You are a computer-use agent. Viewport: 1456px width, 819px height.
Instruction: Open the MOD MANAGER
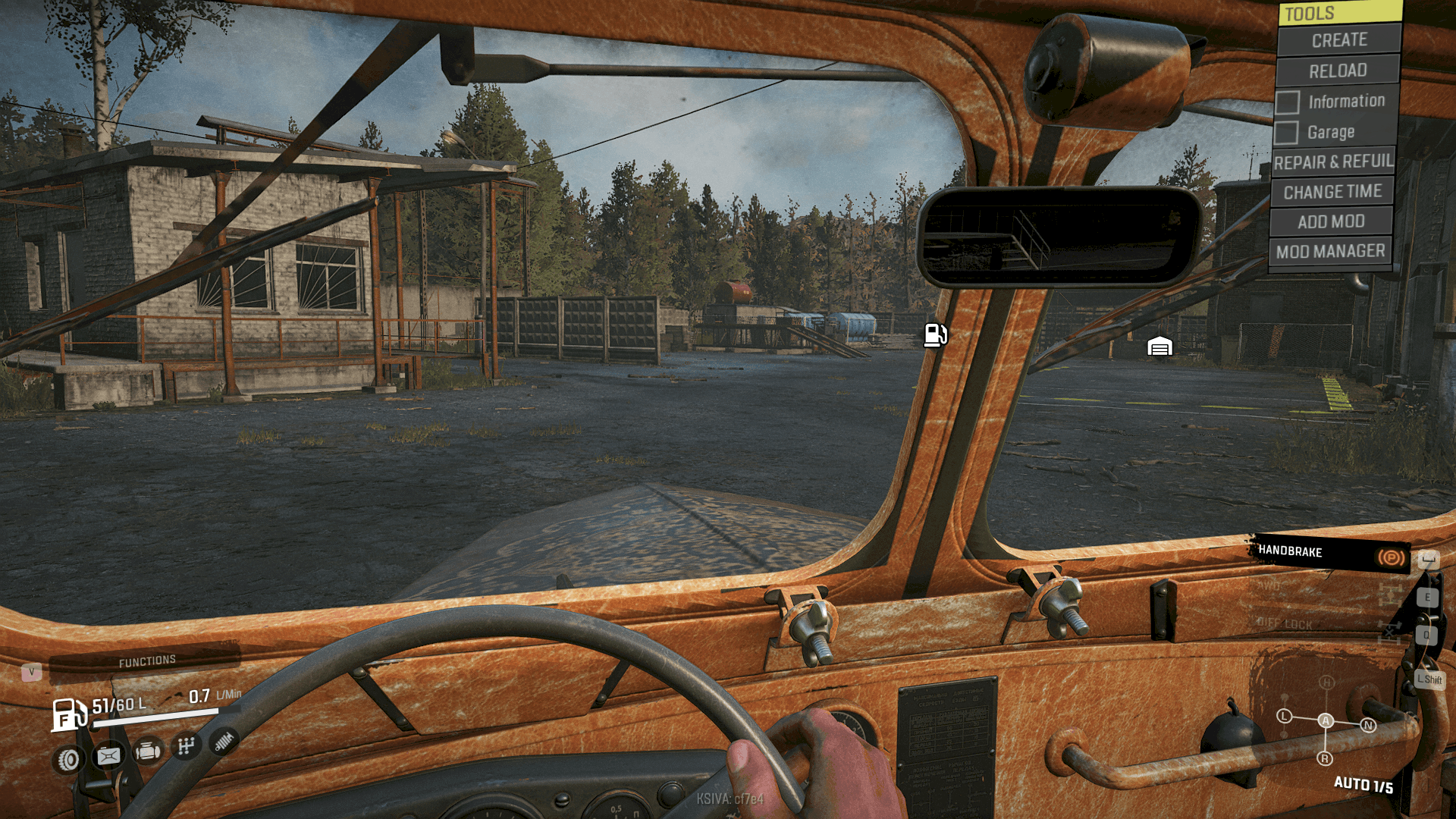(1330, 251)
